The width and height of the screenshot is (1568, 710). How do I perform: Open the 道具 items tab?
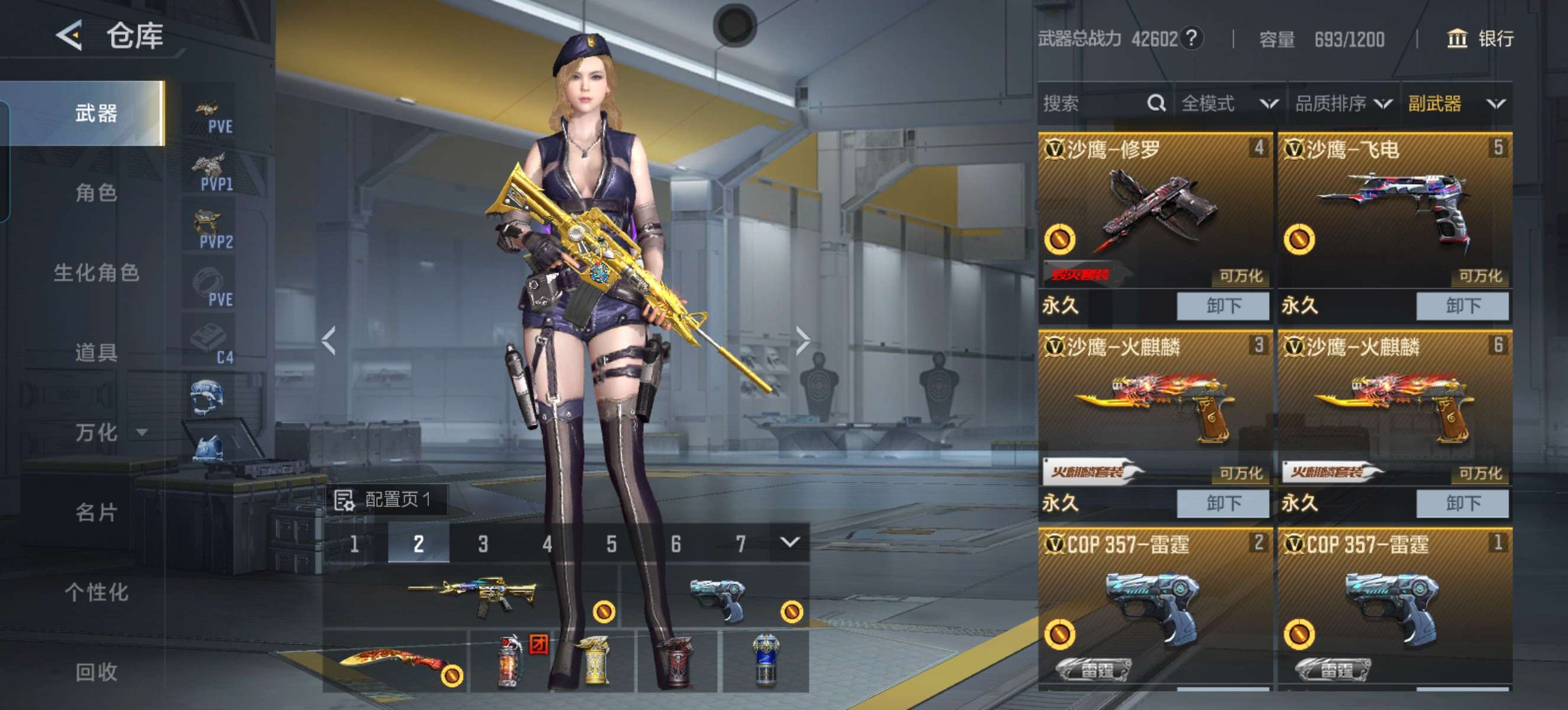click(96, 352)
